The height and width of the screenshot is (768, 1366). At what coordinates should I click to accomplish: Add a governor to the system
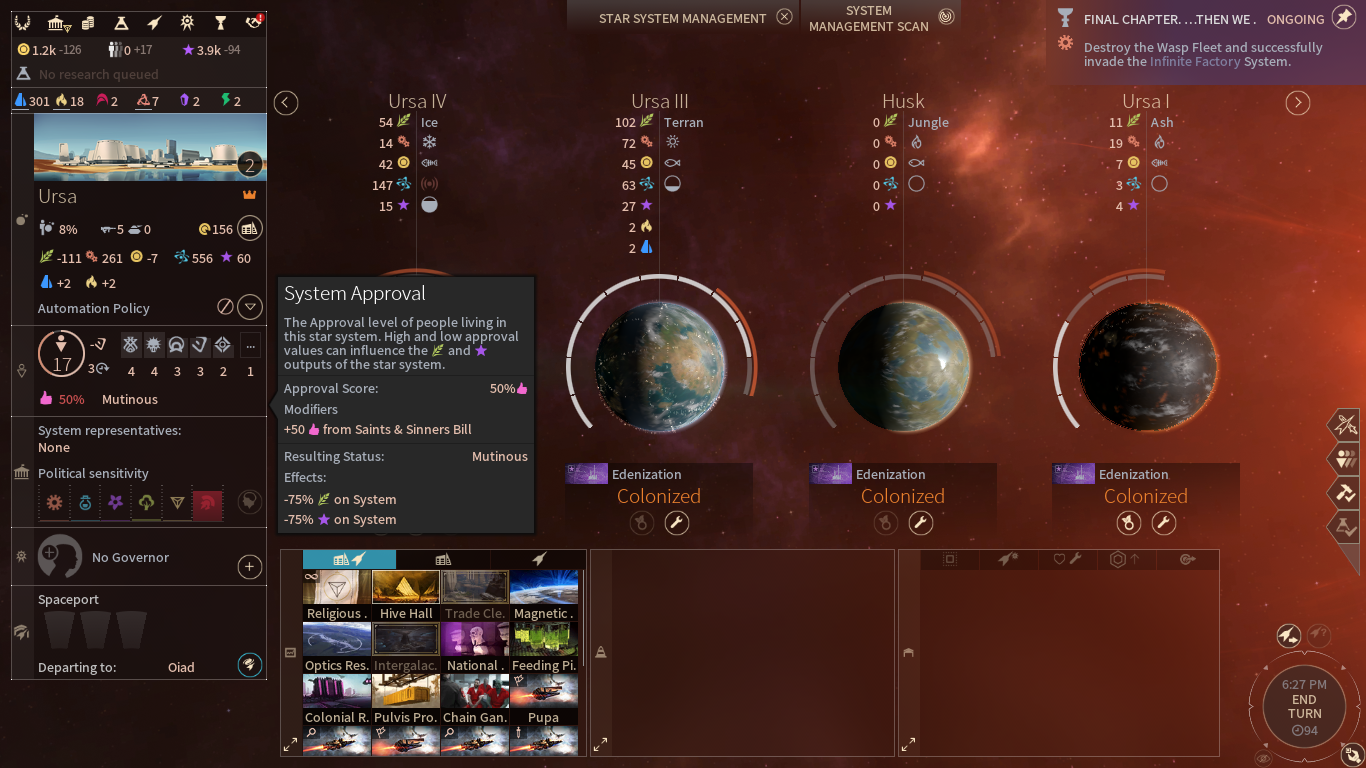click(249, 567)
